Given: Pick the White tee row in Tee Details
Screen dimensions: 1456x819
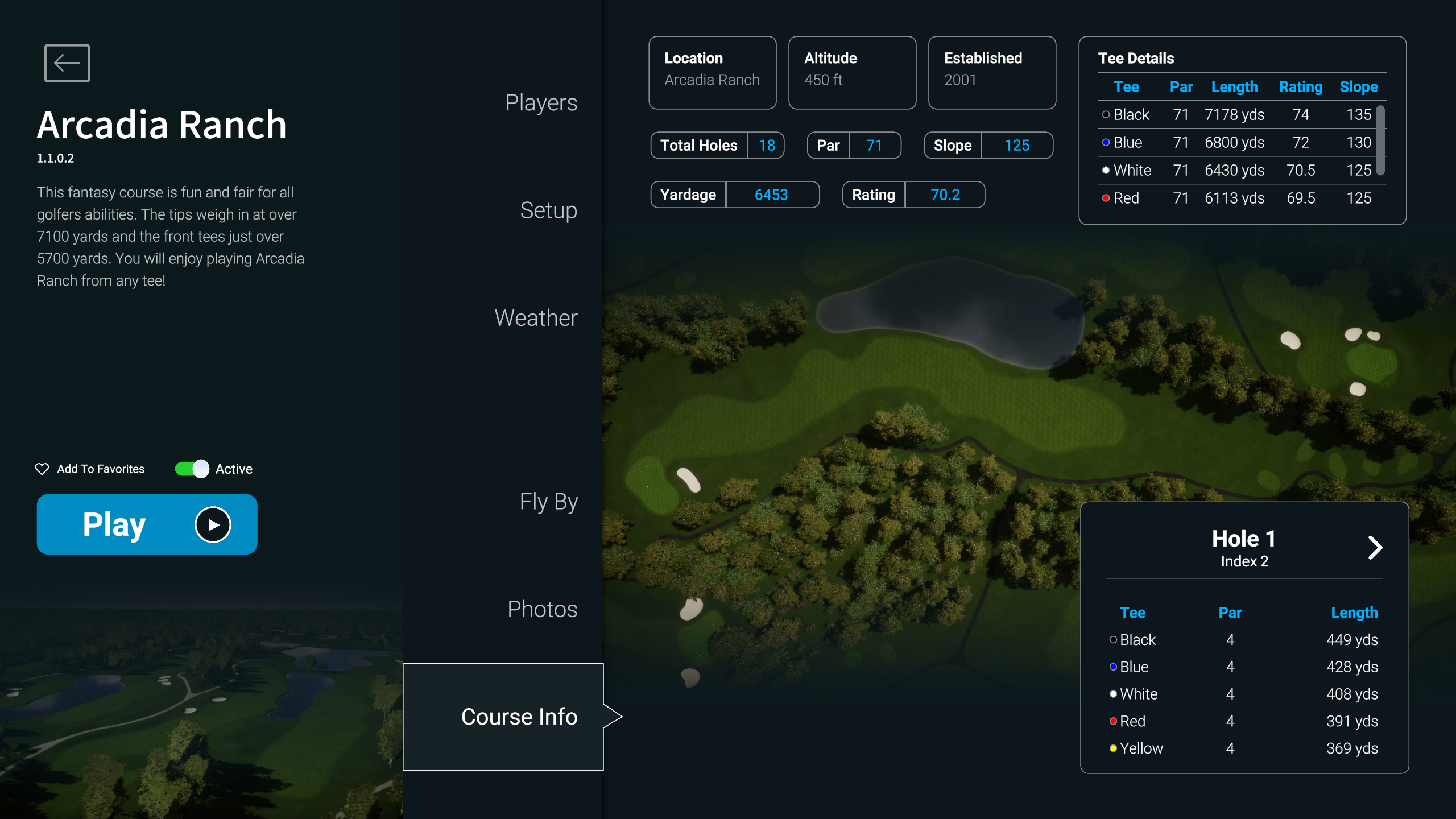Looking at the screenshot, I should 1235,171.
